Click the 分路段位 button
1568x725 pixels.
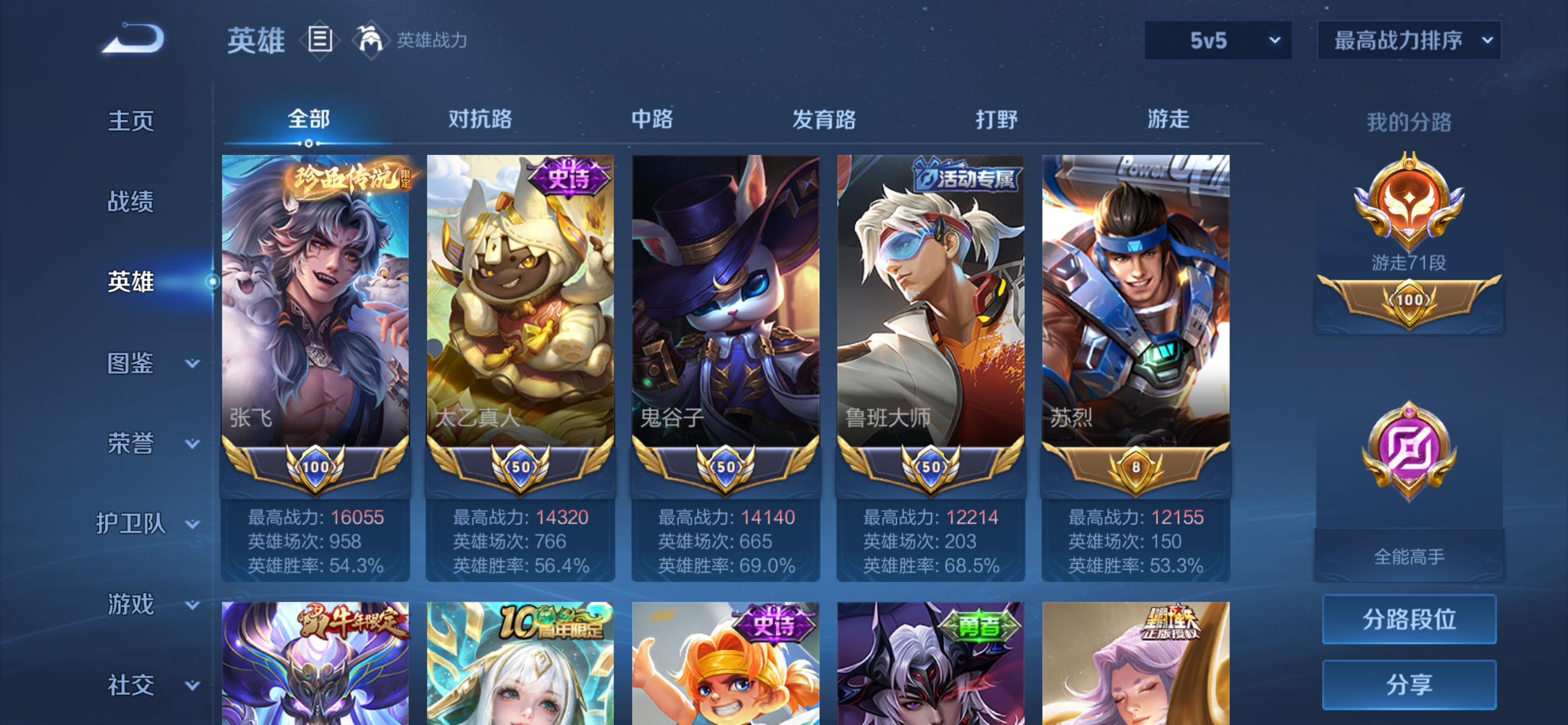tap(1409, 618)
